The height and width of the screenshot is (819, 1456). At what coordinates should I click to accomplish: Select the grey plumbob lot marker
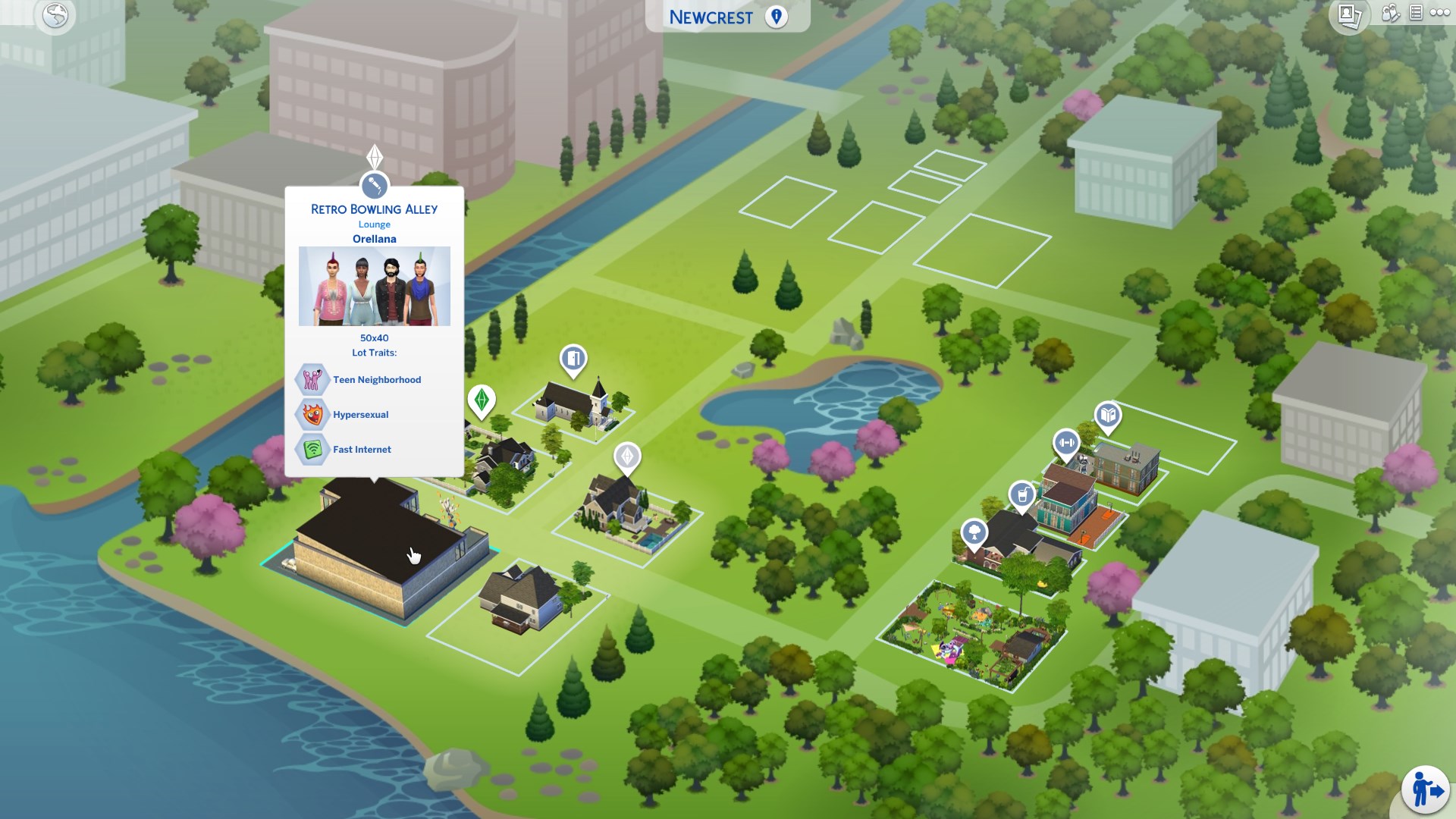click(x=627, y=457)
